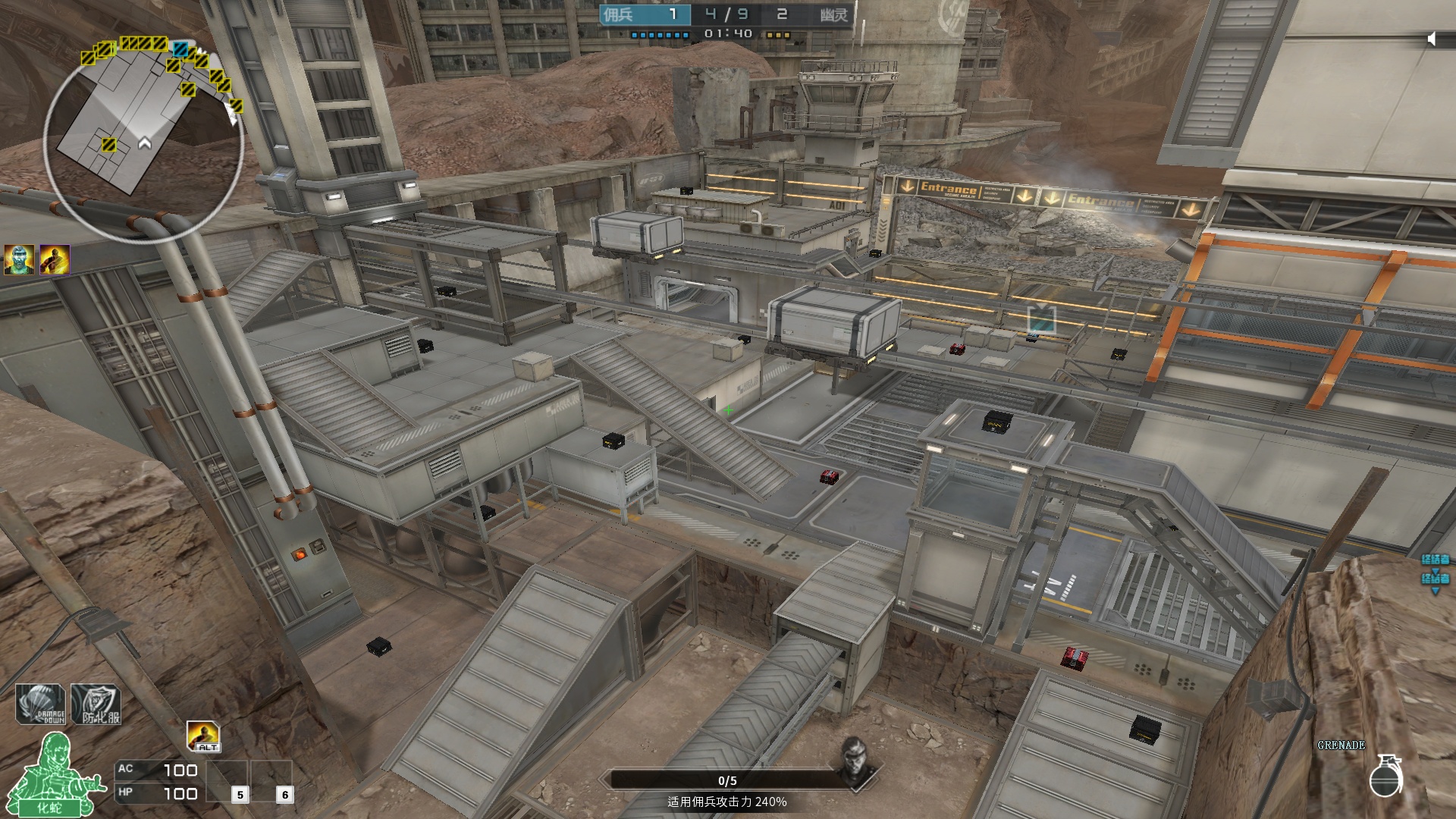Click the circular minimap

click(x=144, y=140)
